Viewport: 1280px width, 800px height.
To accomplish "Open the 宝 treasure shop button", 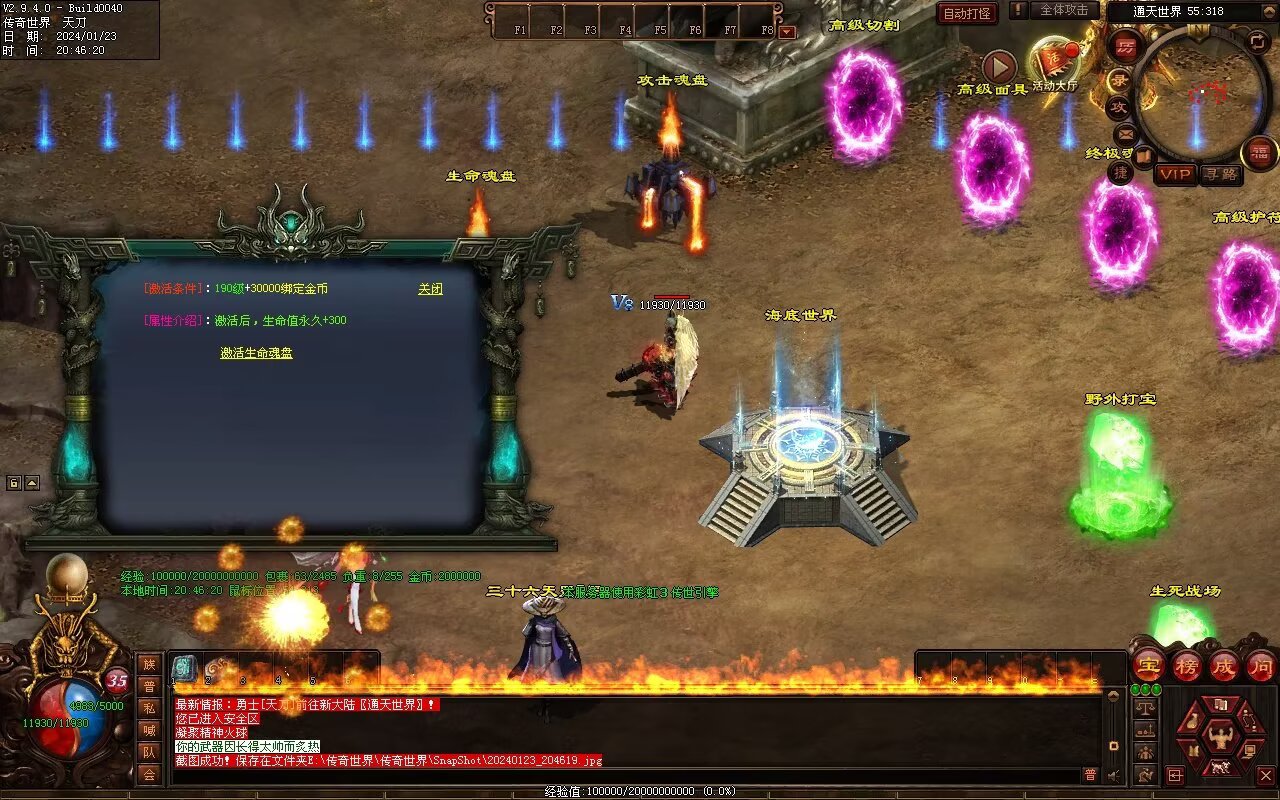I will tap(1149, 666).
